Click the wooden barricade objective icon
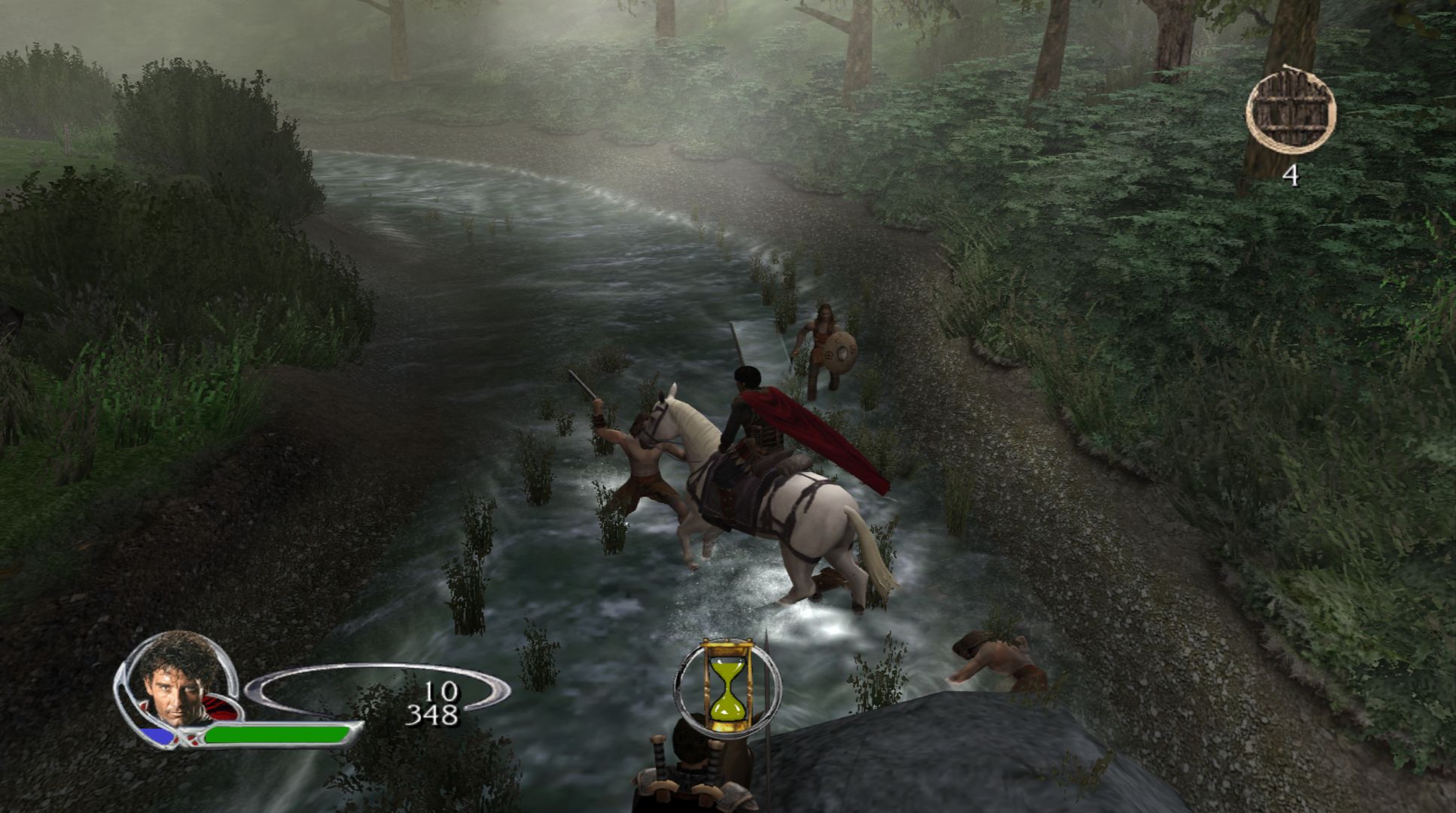1456x813 pixels. coord(1290,111)
